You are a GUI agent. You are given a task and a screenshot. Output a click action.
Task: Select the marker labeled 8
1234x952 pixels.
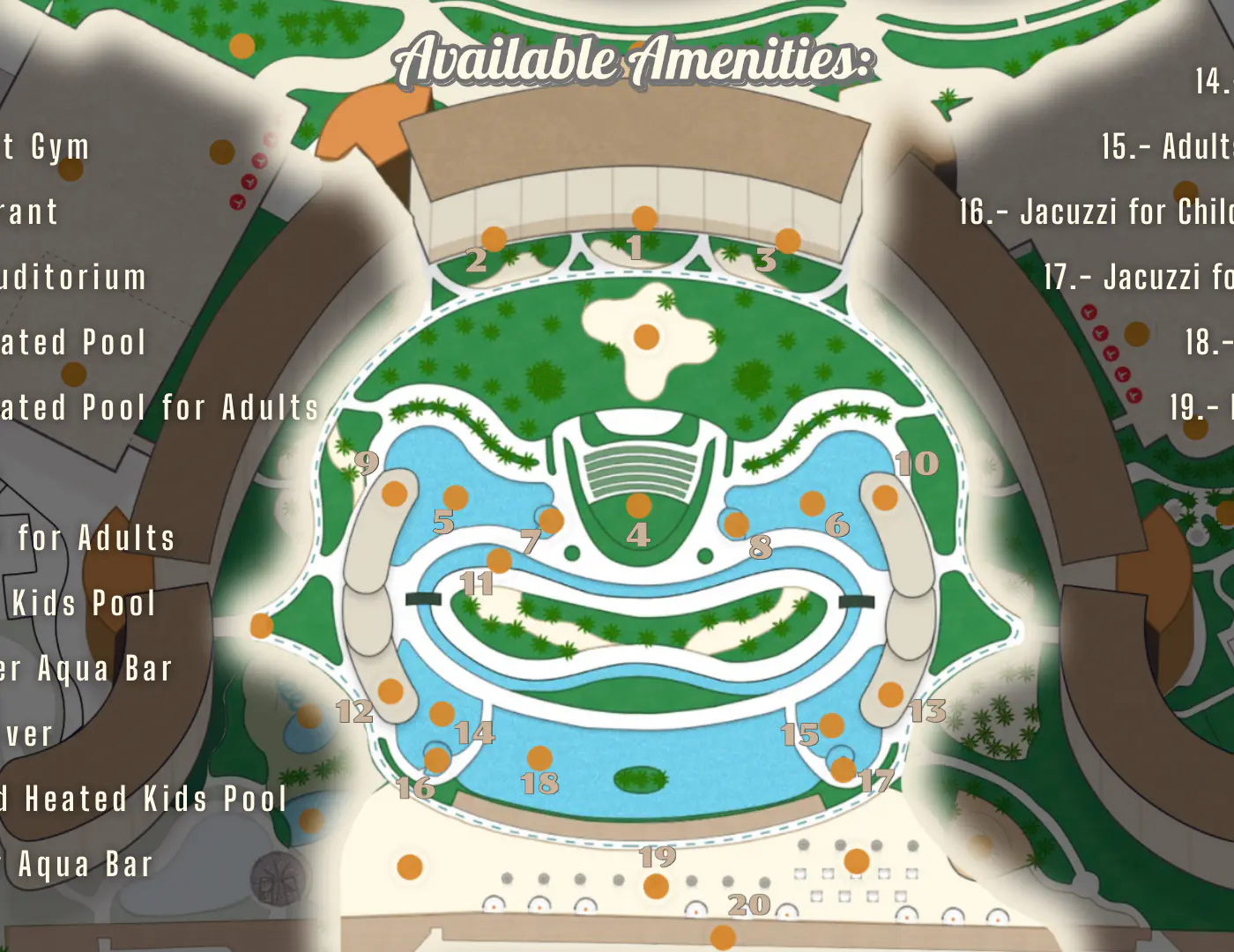[736, 525]
